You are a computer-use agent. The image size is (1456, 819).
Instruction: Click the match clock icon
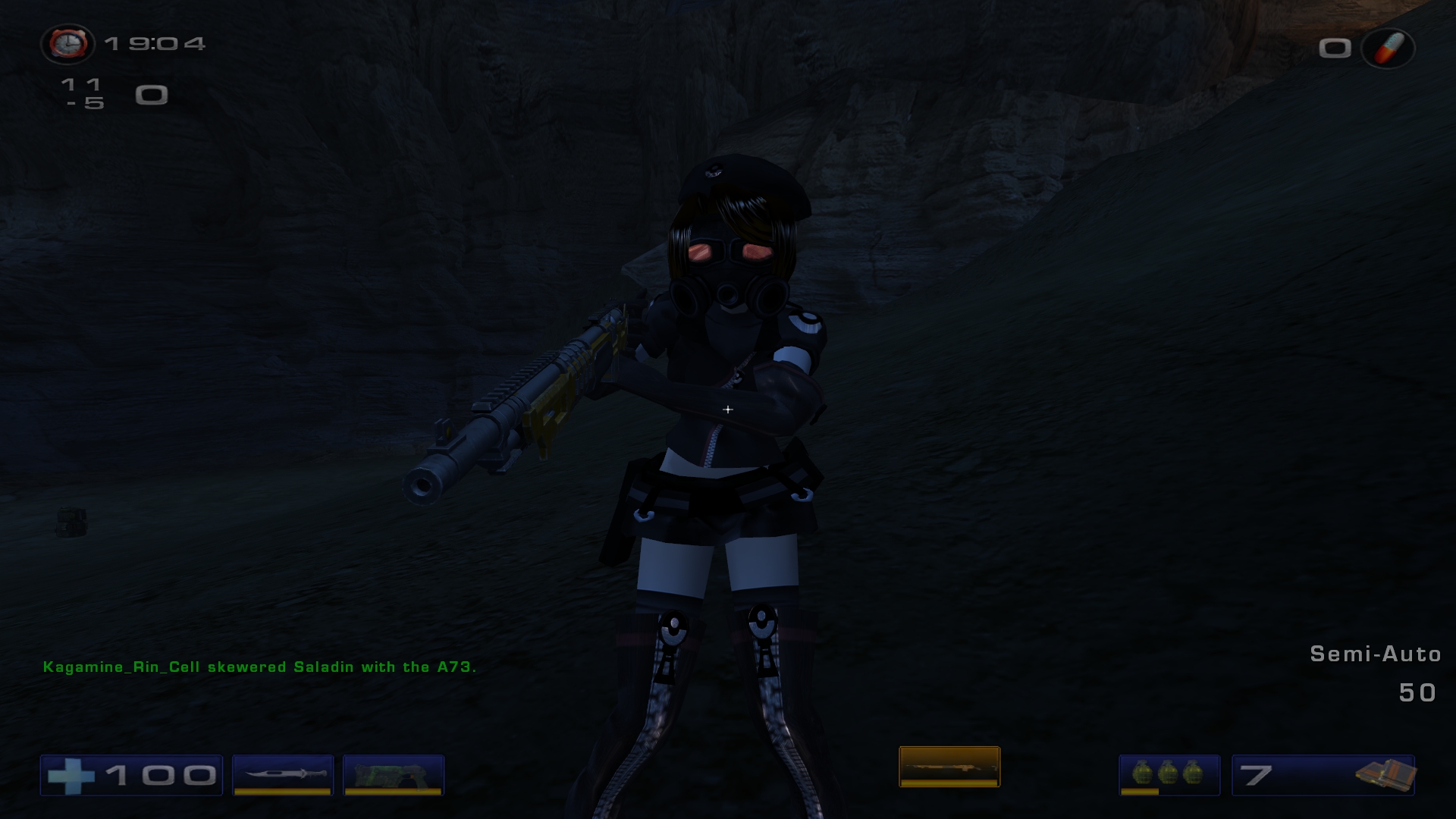coord(67,44)
